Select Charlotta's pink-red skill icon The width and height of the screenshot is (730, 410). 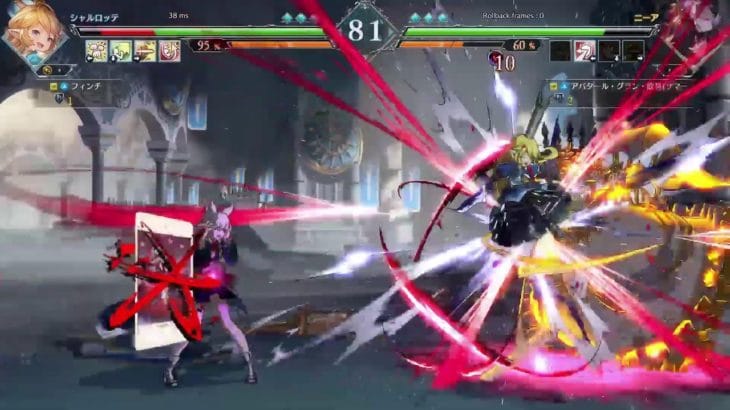pos(170,51)
